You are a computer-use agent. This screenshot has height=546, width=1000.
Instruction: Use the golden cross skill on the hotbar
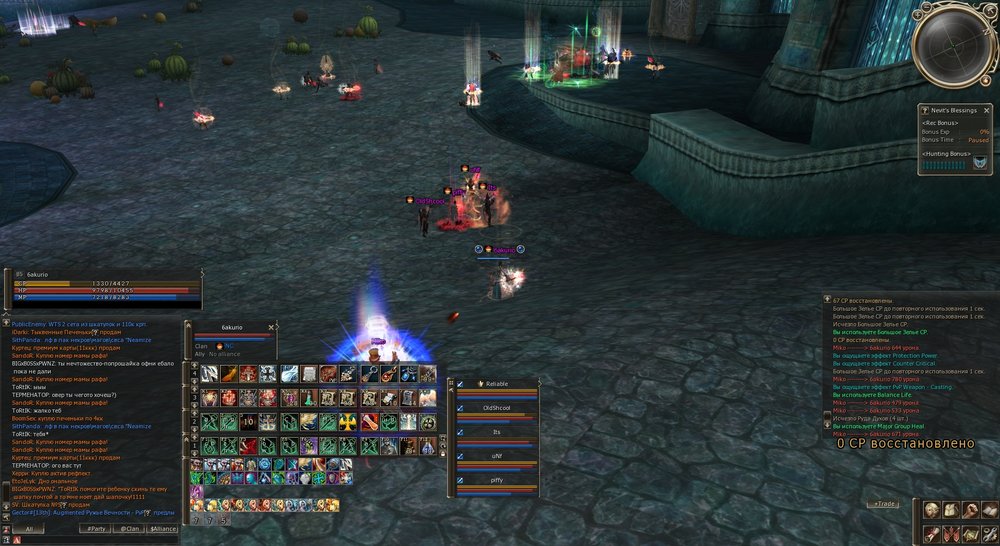pyautogui.click(x=347, y=422)
